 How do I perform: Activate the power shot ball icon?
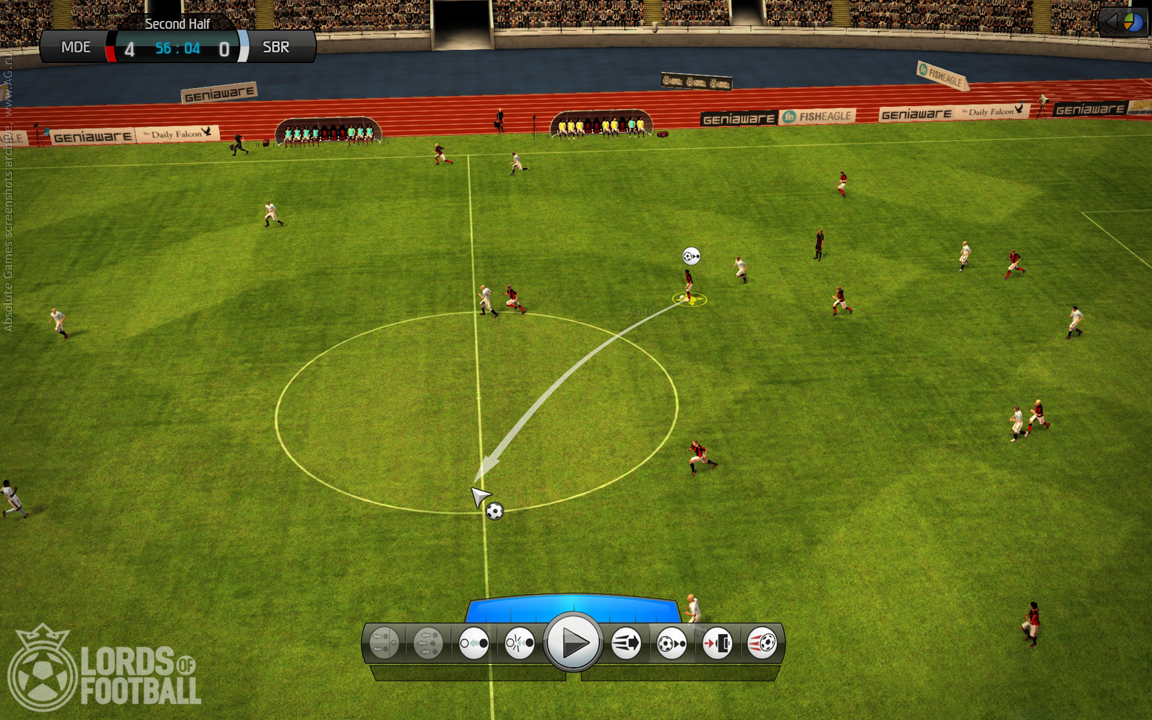click(762, 643)
